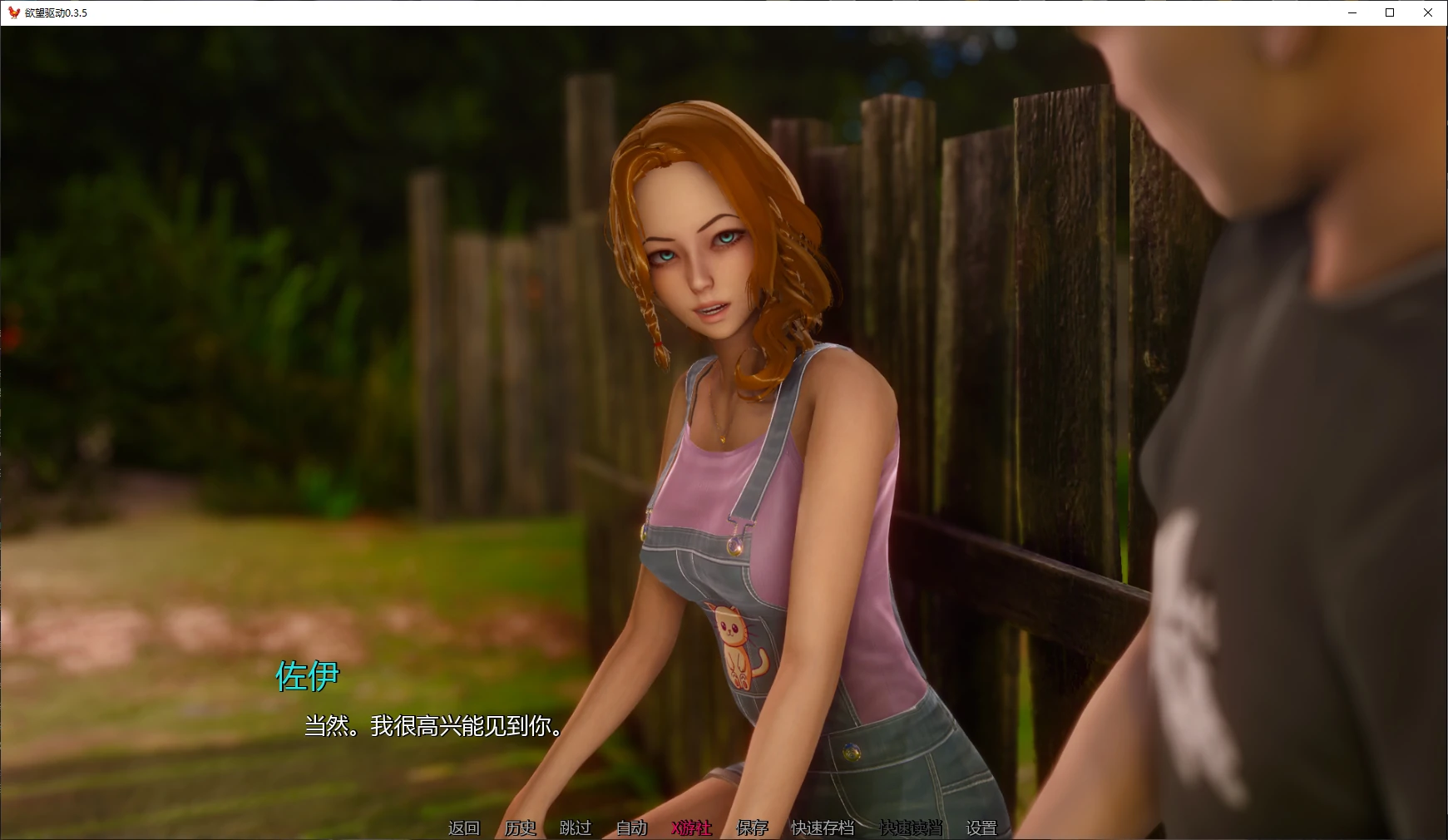
Task: Click the 返回 (Back) button
Action: 464,828
